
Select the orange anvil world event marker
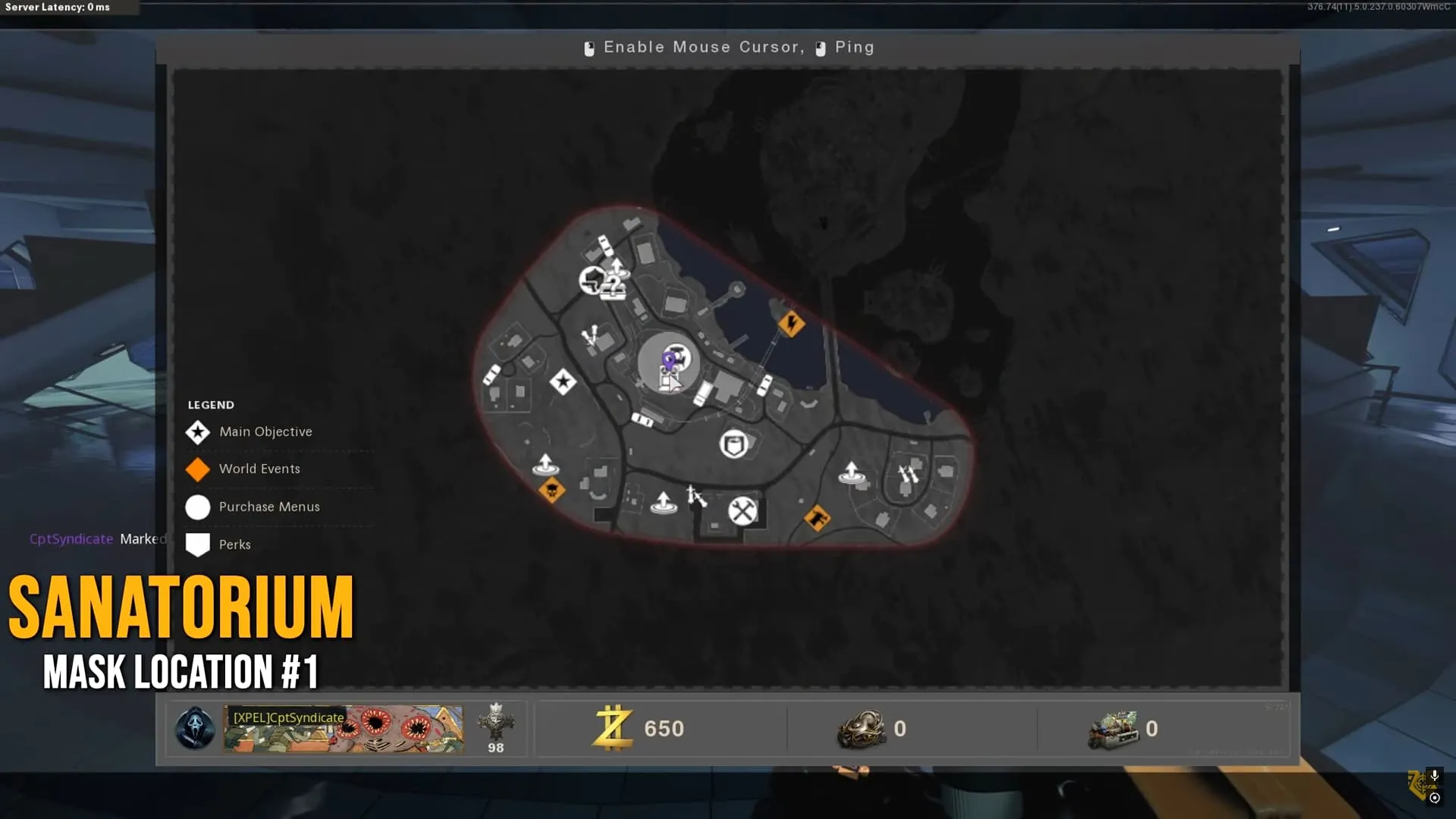tap(817, 519)
